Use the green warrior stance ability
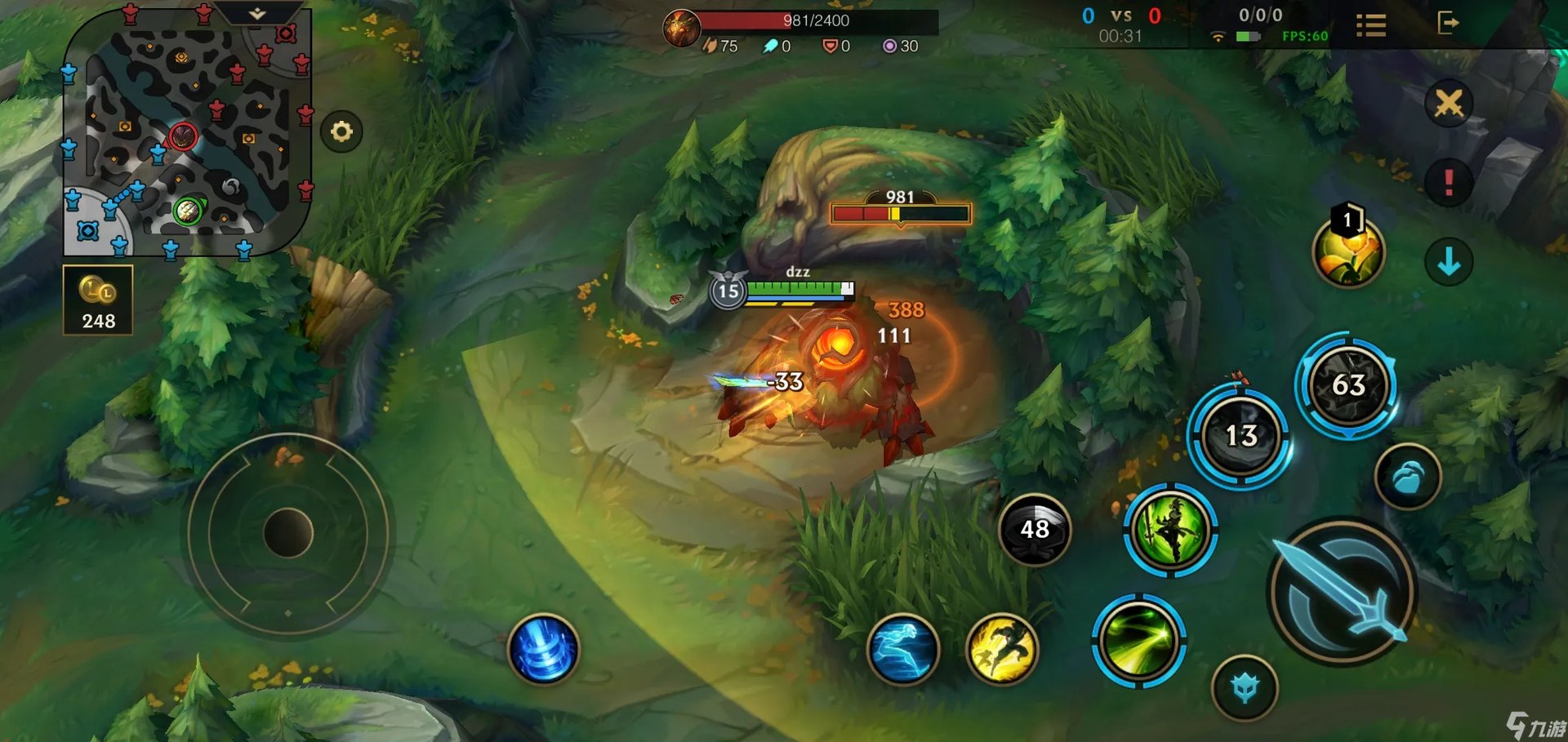 (1170, 530)
